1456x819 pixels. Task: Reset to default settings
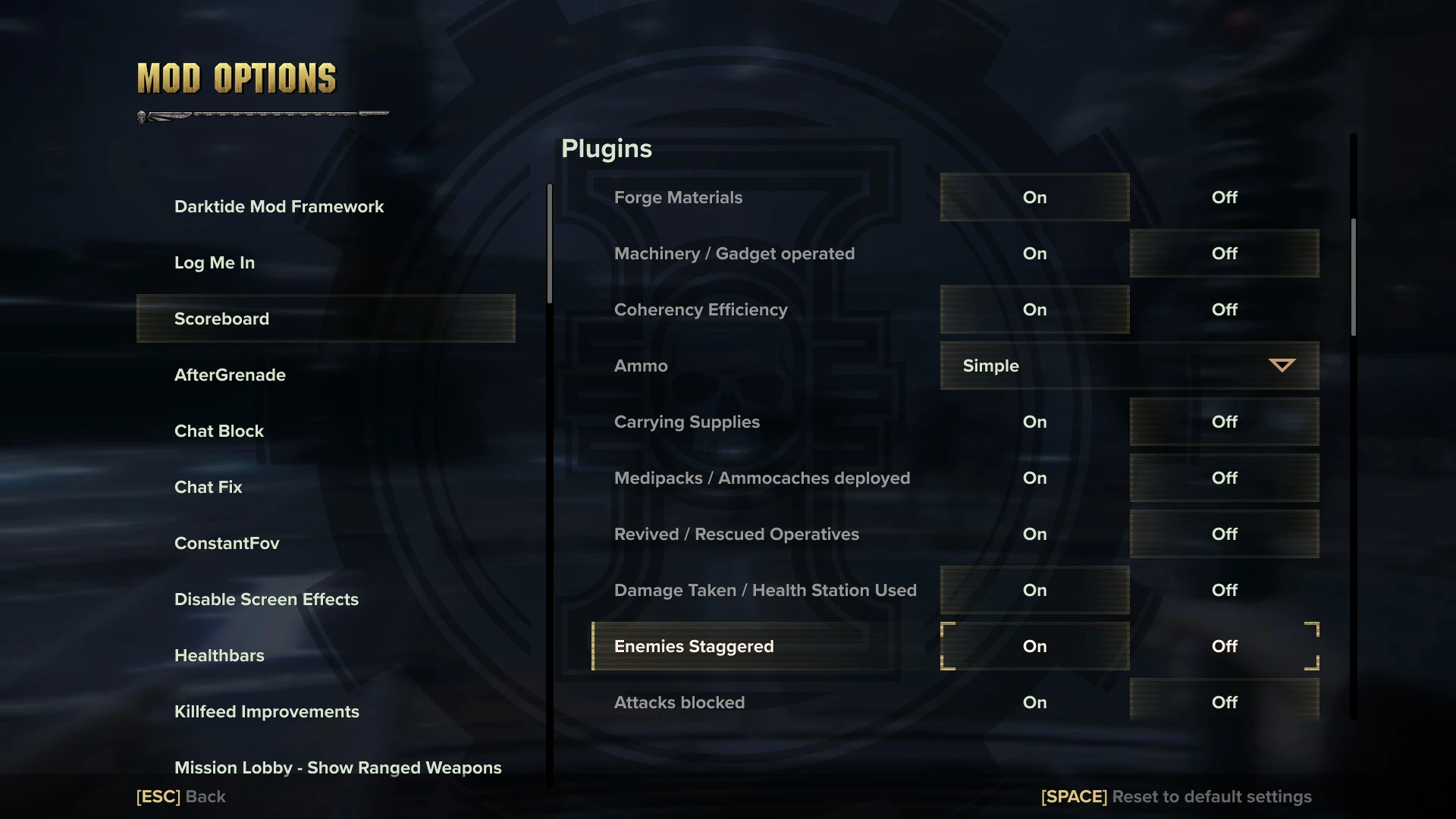point(1176,796)
